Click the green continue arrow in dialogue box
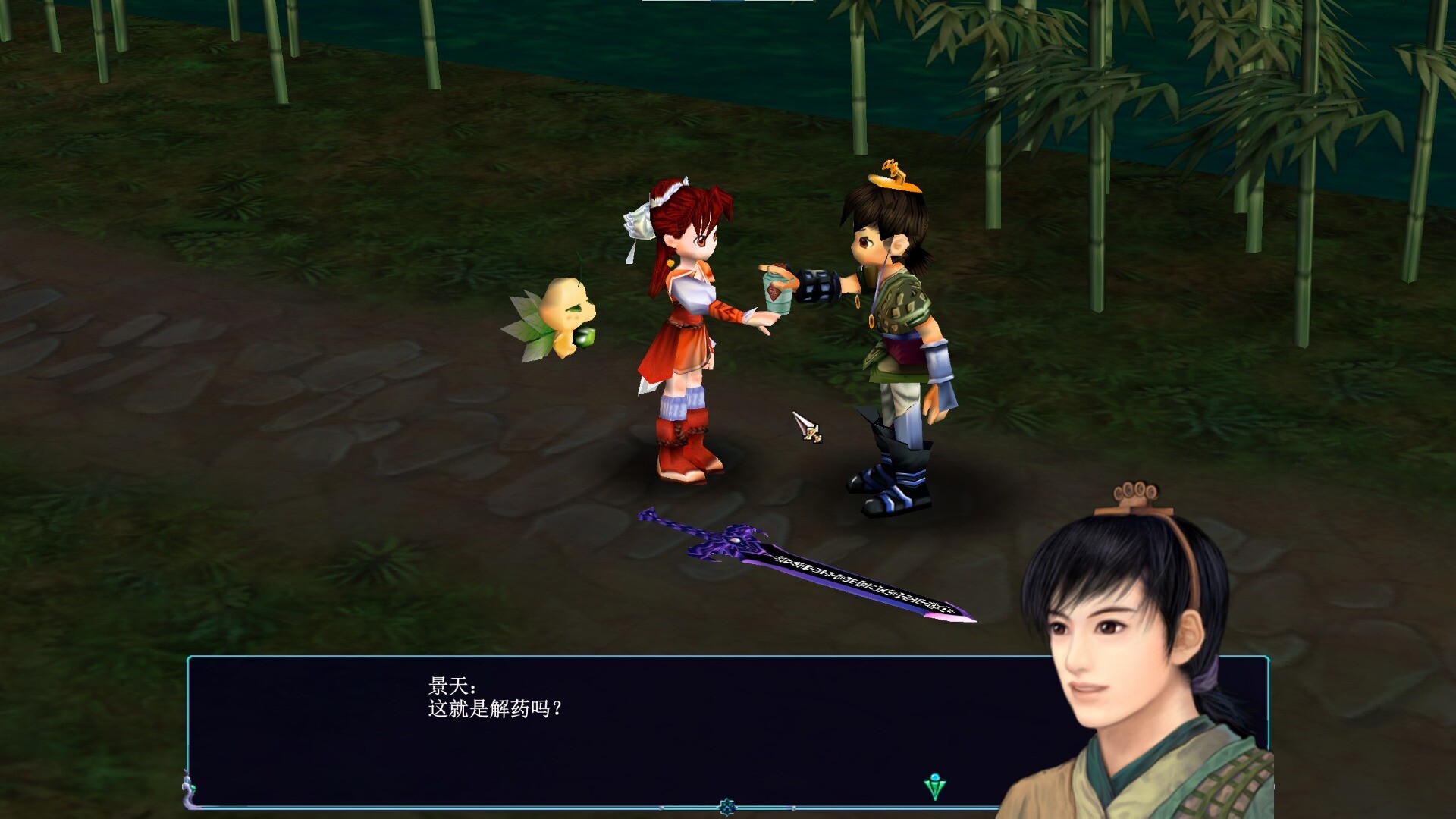 [935, 787]
